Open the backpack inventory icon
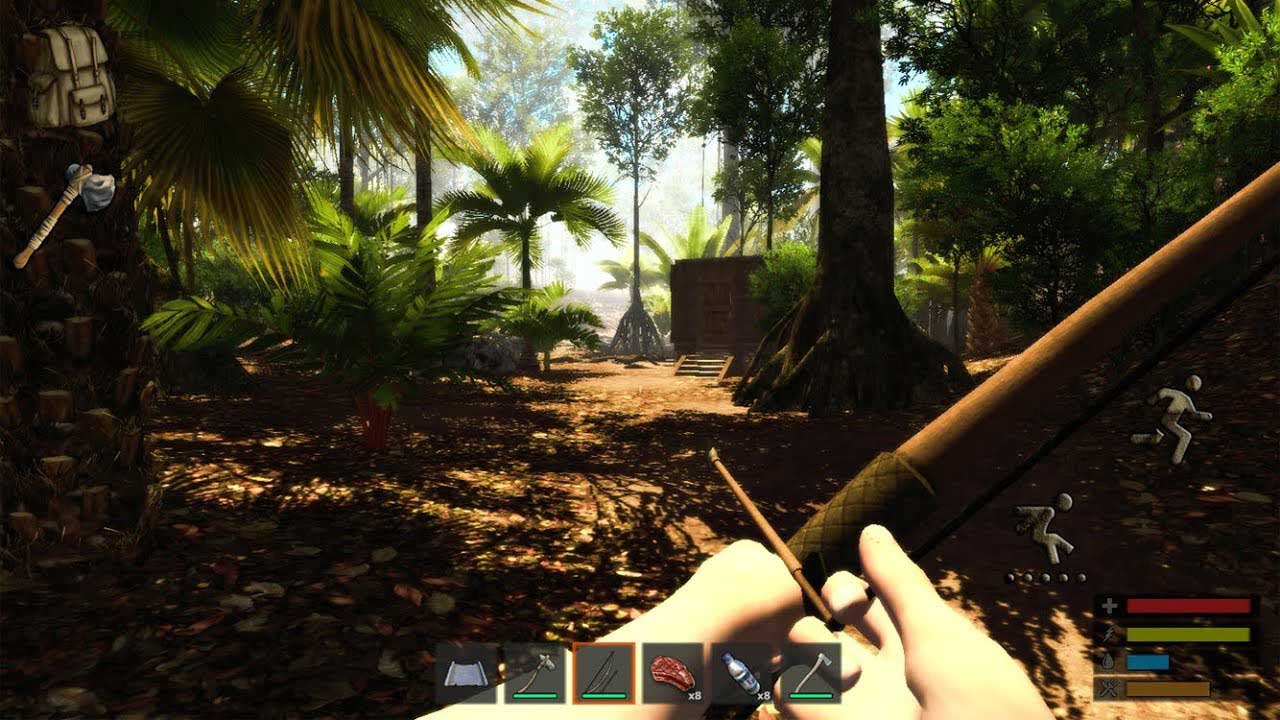The image size is (1280, 720). pyautogui.click(x=70, y=76)
